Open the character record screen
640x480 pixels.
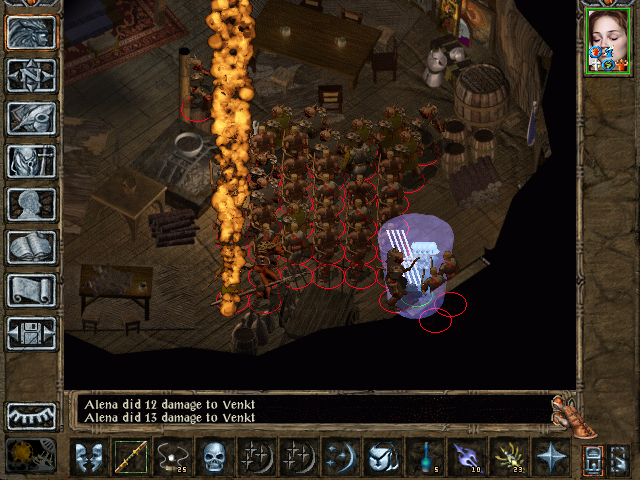32,204
